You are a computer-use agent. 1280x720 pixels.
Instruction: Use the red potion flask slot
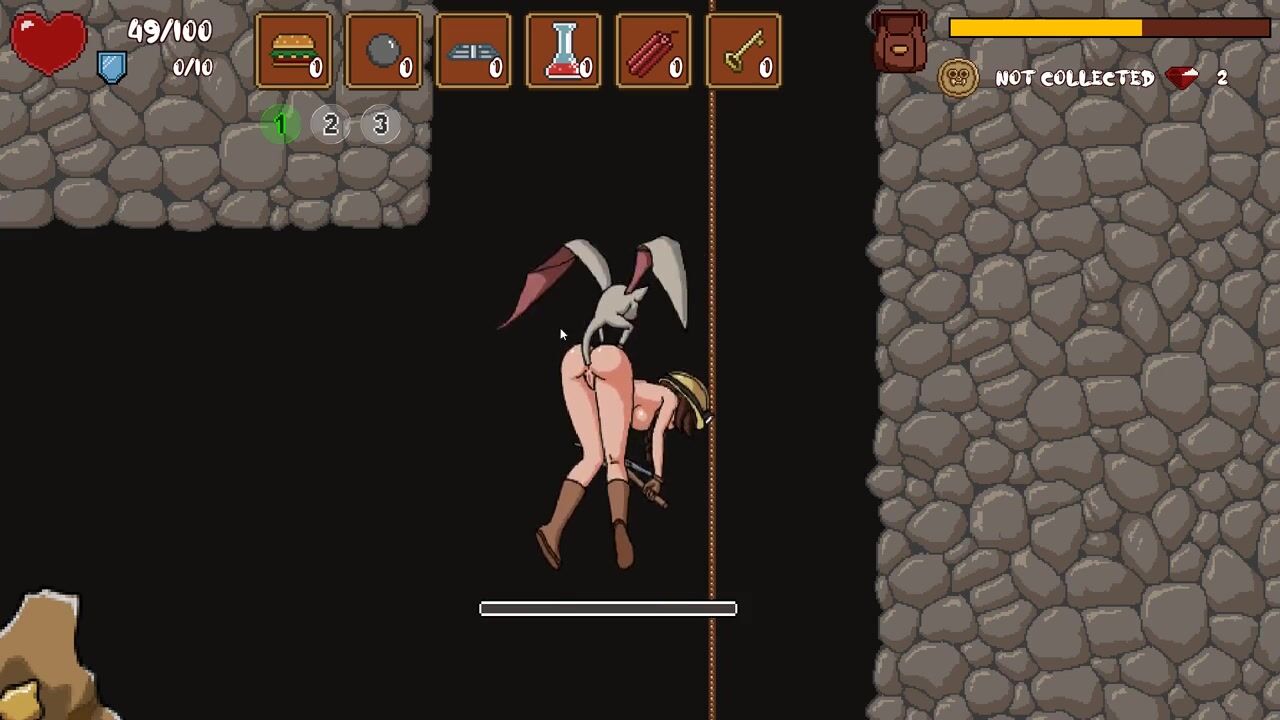[x=563, y=50]
